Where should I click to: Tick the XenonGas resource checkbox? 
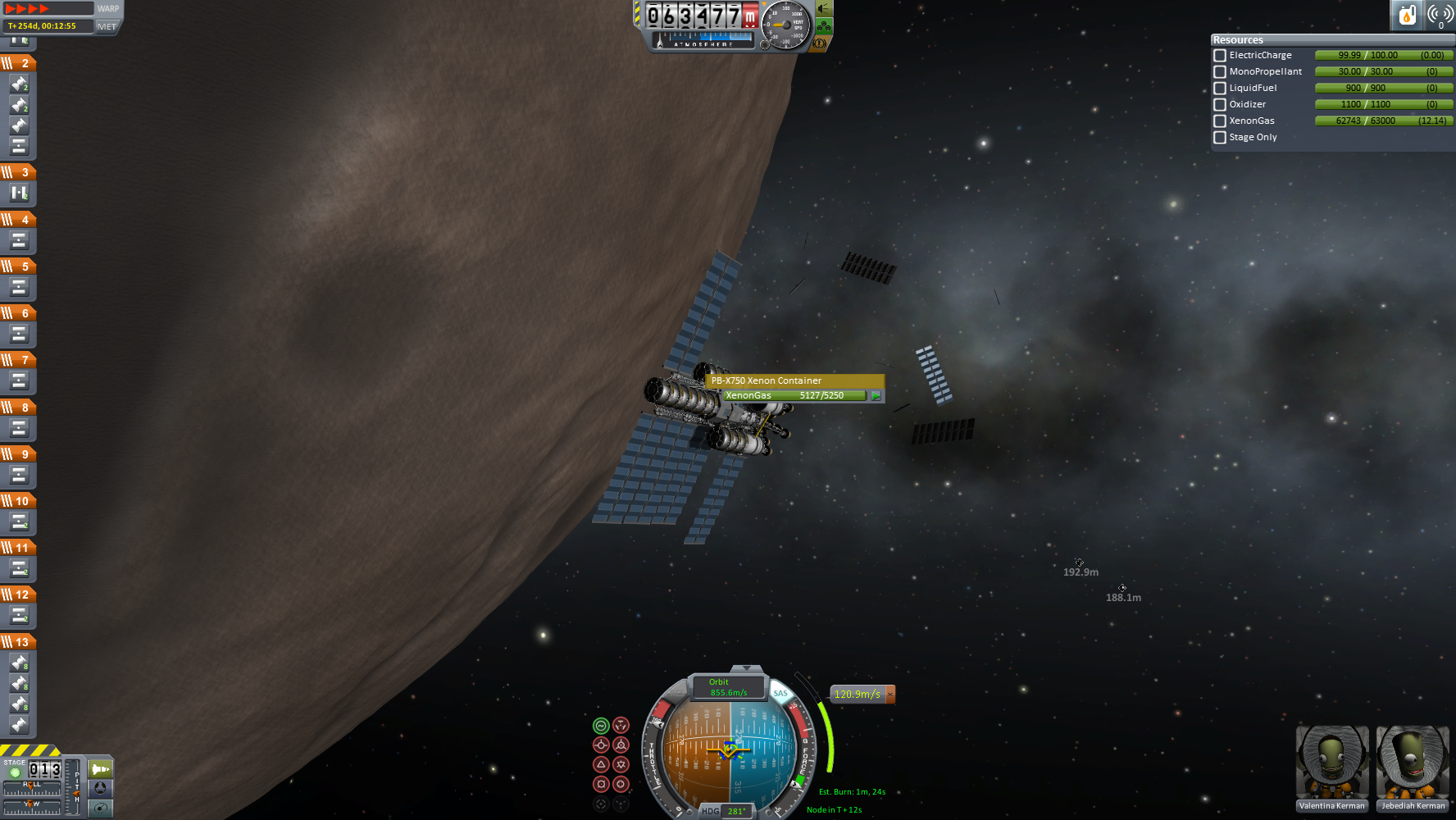tap(1220, 121)
